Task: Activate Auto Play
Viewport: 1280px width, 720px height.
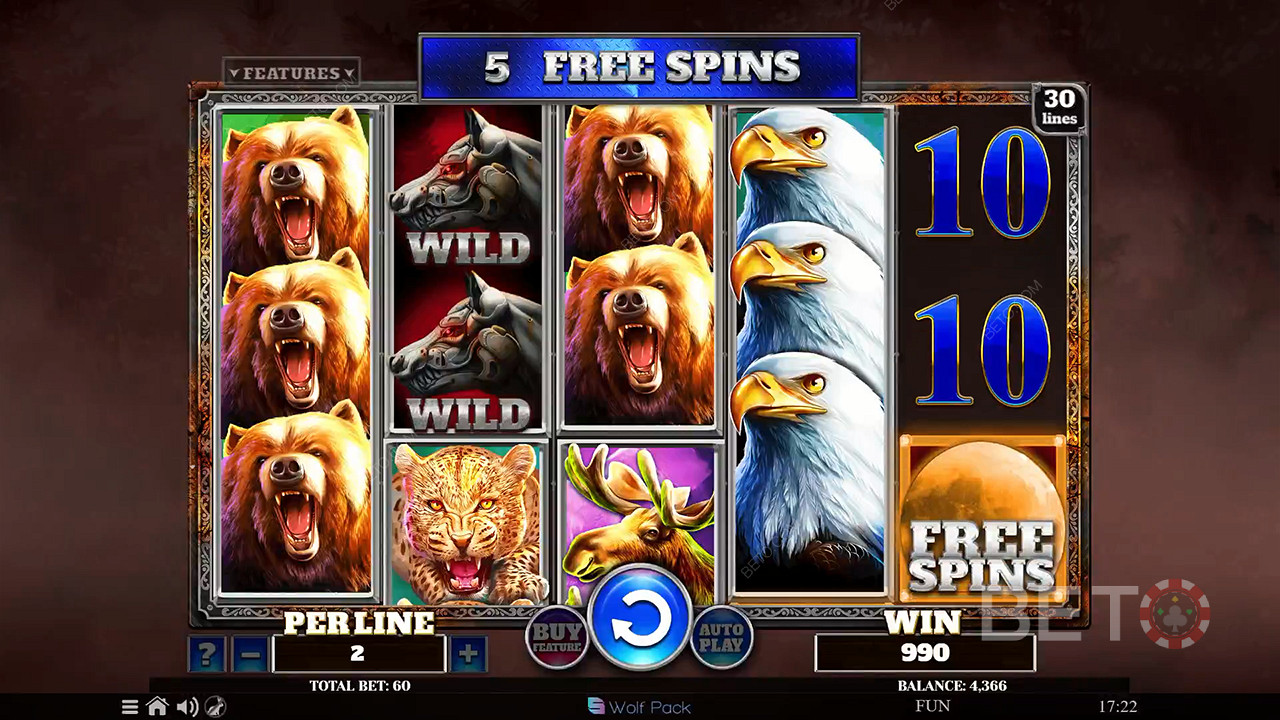Action: click(721, 637)
